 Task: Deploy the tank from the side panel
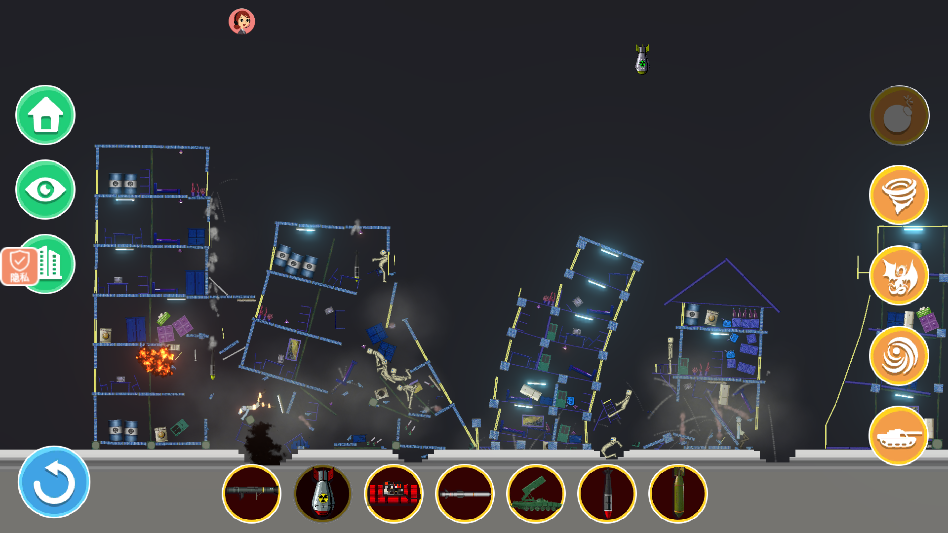(899, 436)
